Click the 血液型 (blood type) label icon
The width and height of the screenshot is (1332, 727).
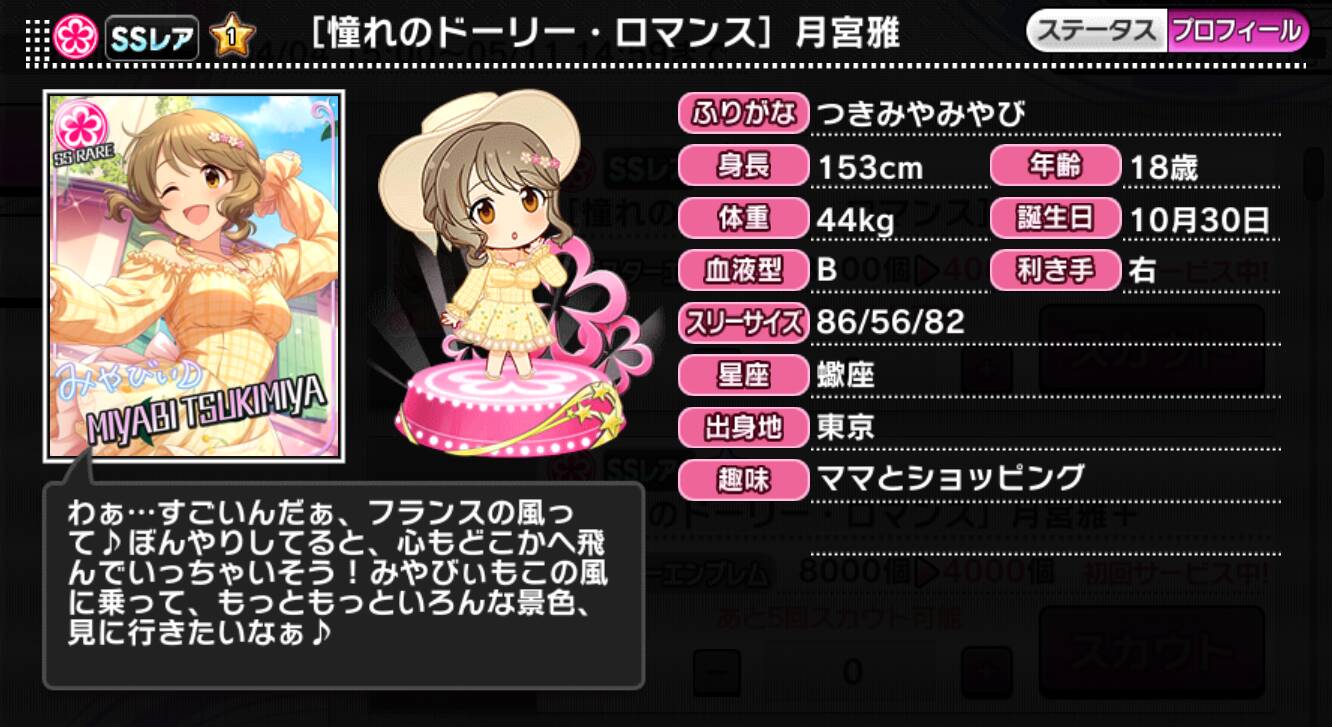pyautogui.click(x=741, y=271)
